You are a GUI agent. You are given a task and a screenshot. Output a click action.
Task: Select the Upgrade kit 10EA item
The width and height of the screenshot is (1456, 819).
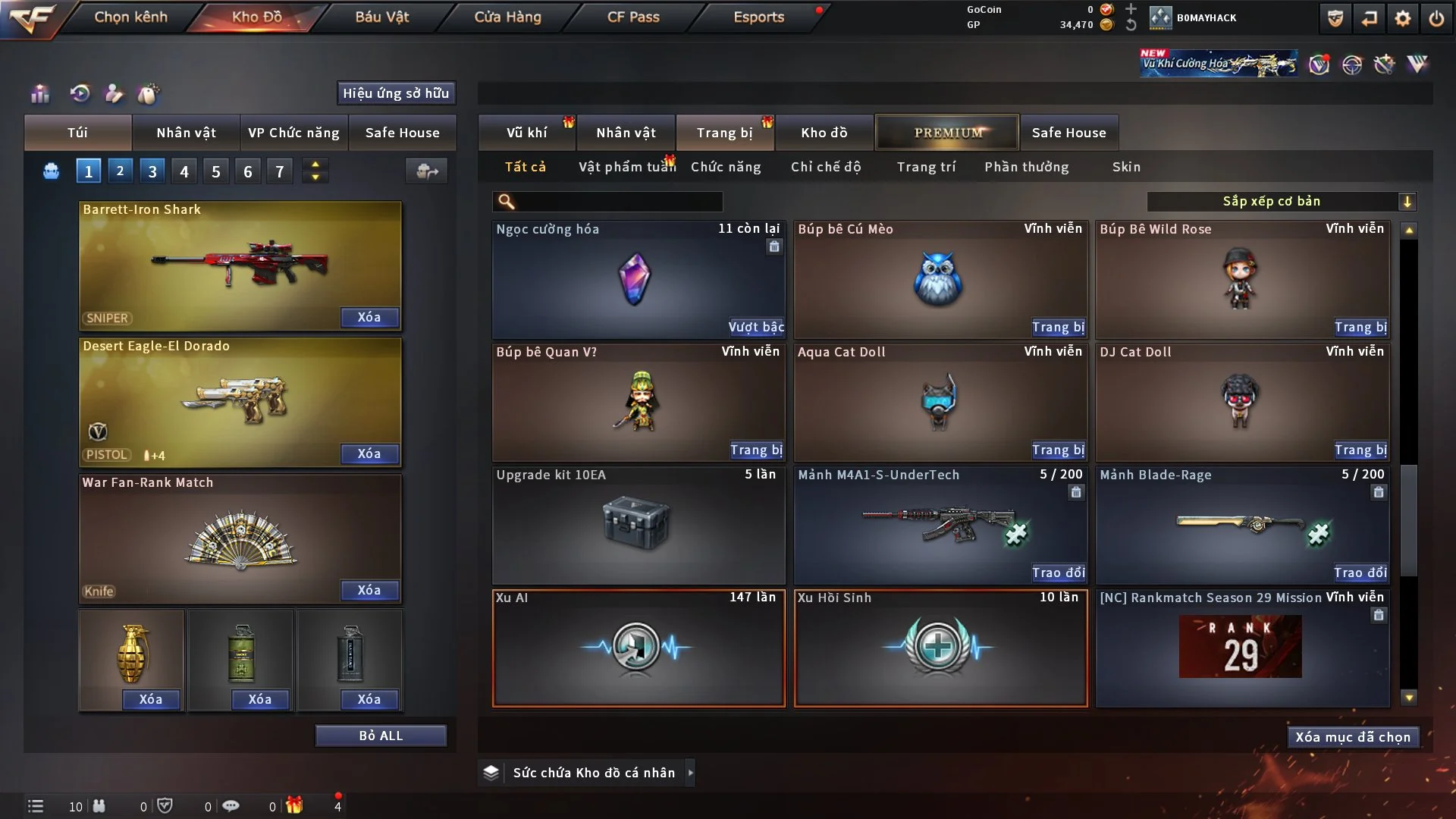(x=638, y=525)
